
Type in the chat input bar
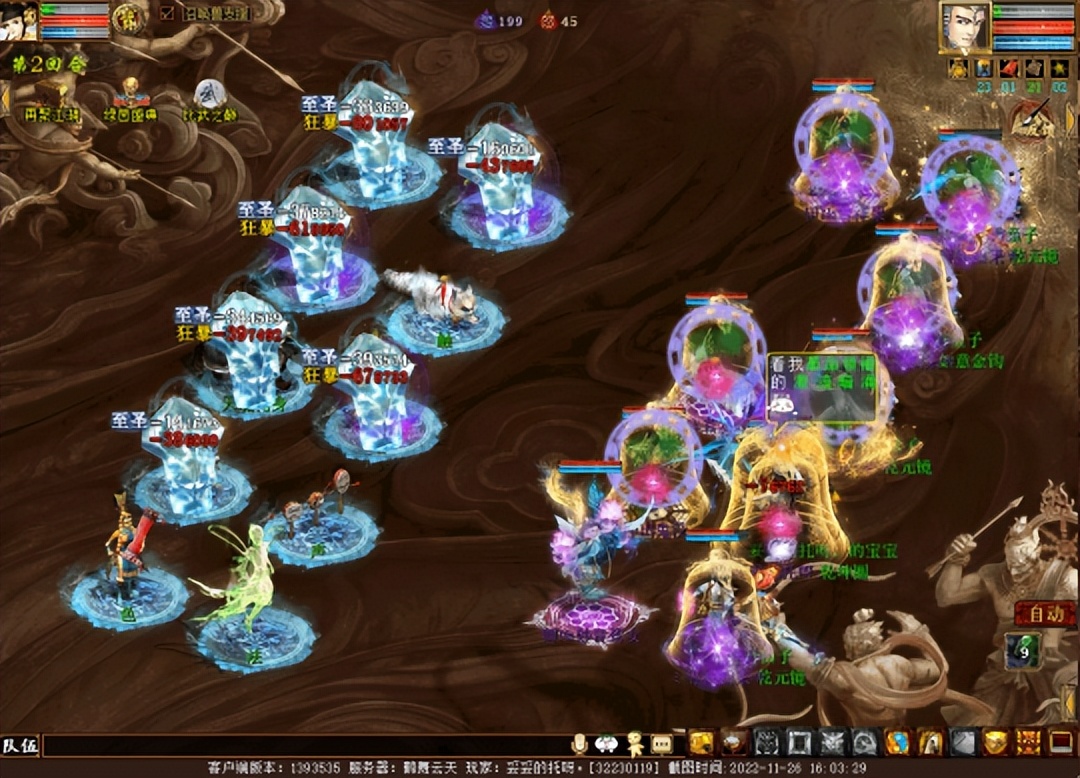pos(300,745)
